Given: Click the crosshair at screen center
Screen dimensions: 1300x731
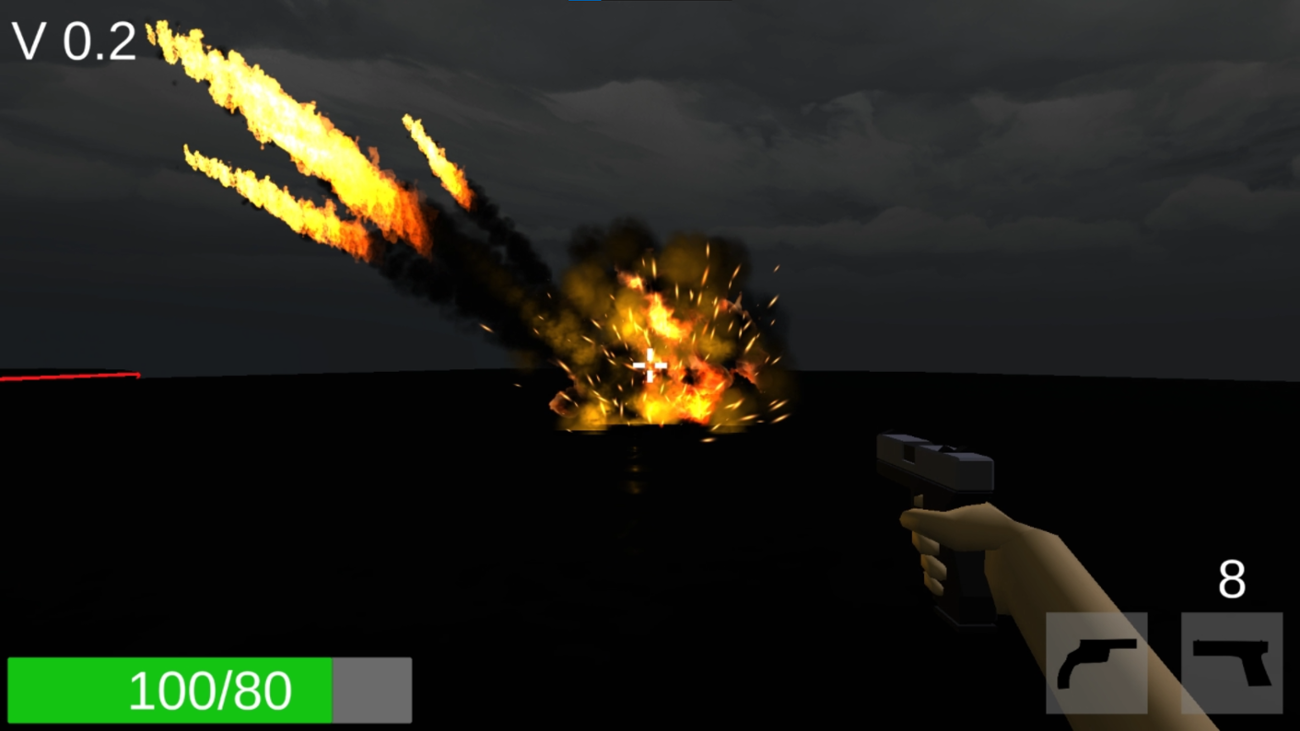Looking at the screenshot, I should click(651, 366).
